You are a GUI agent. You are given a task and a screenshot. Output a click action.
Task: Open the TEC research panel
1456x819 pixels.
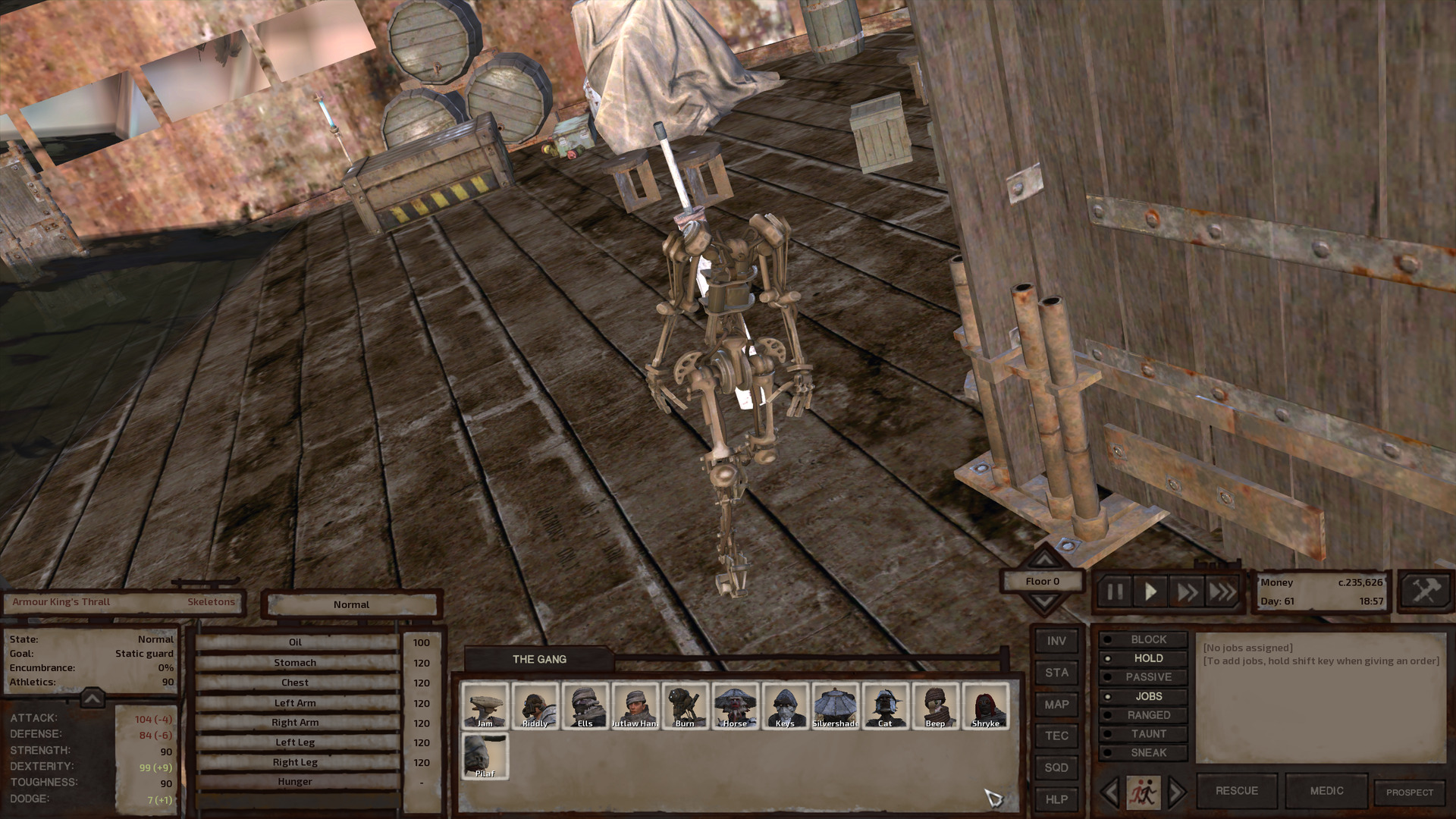(x=1056, y=736)
